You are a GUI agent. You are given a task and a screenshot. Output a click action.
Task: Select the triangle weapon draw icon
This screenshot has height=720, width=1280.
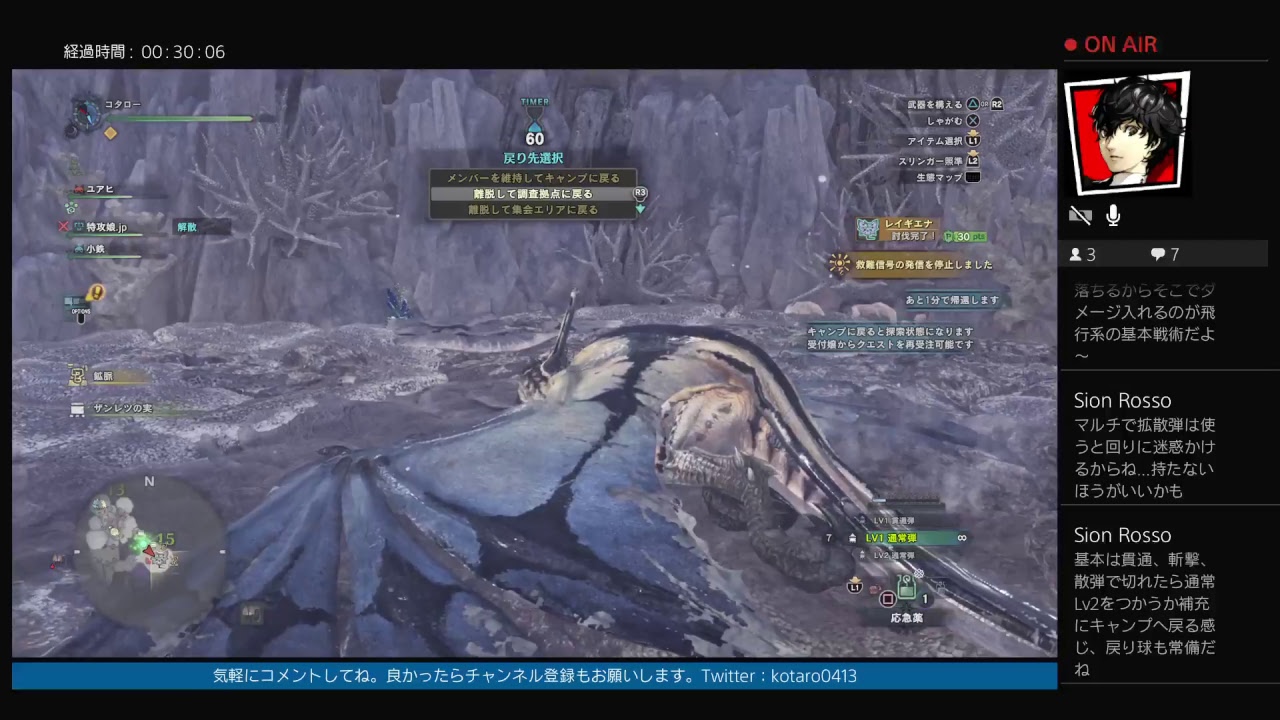coord(974,104)
